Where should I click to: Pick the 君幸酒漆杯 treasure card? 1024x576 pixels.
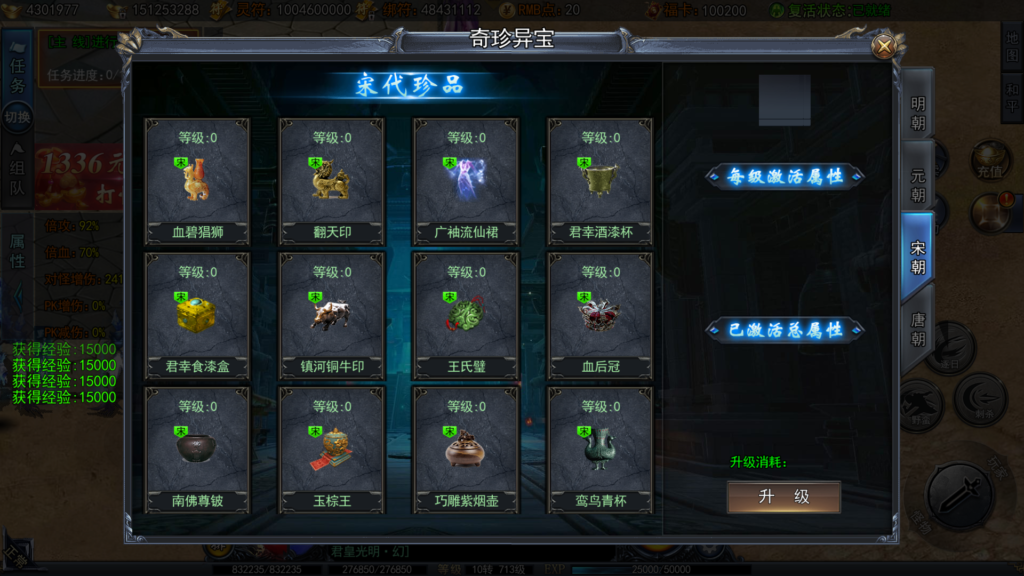point(600,181)
